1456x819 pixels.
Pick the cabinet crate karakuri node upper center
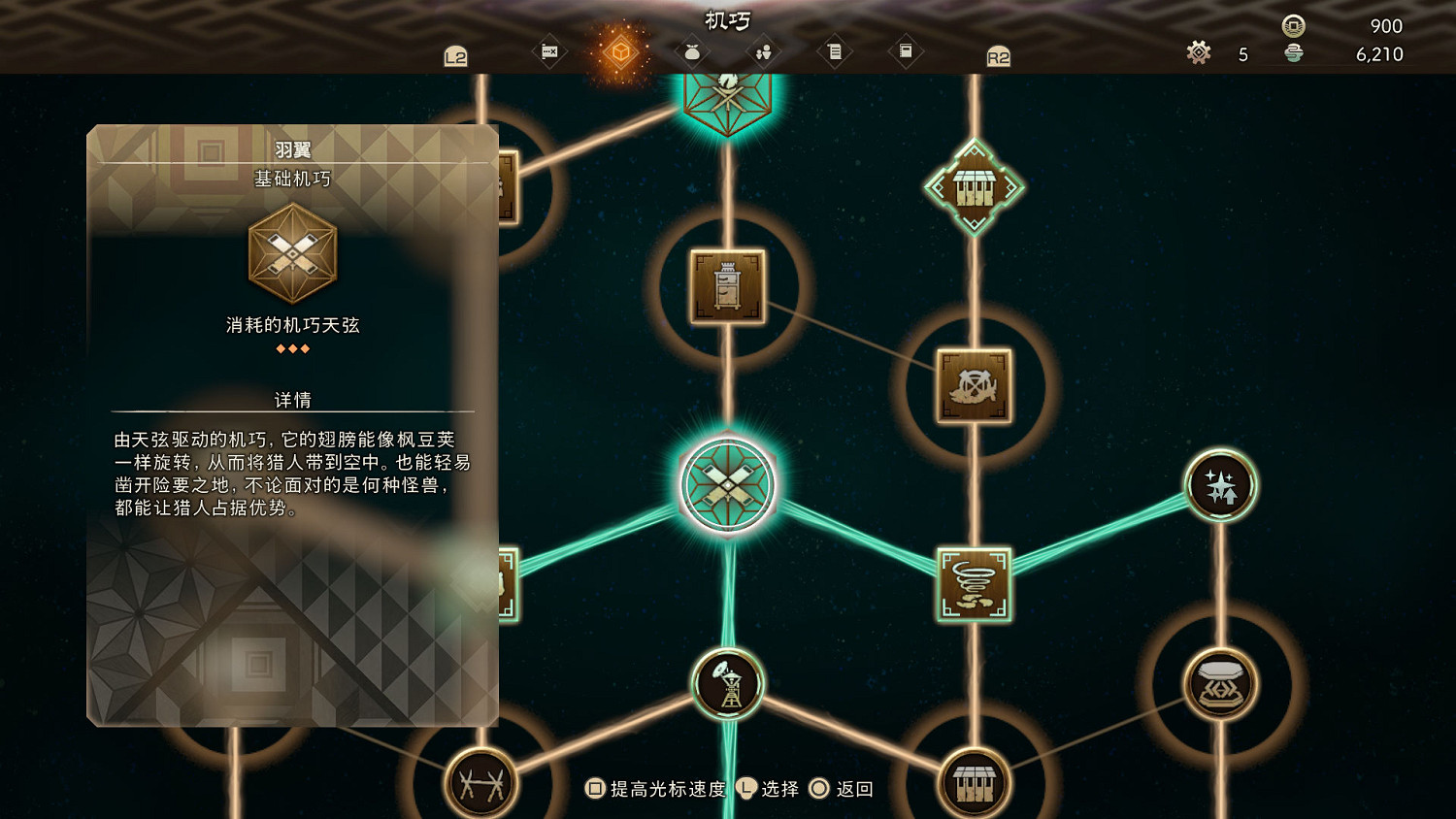(728, 285)
